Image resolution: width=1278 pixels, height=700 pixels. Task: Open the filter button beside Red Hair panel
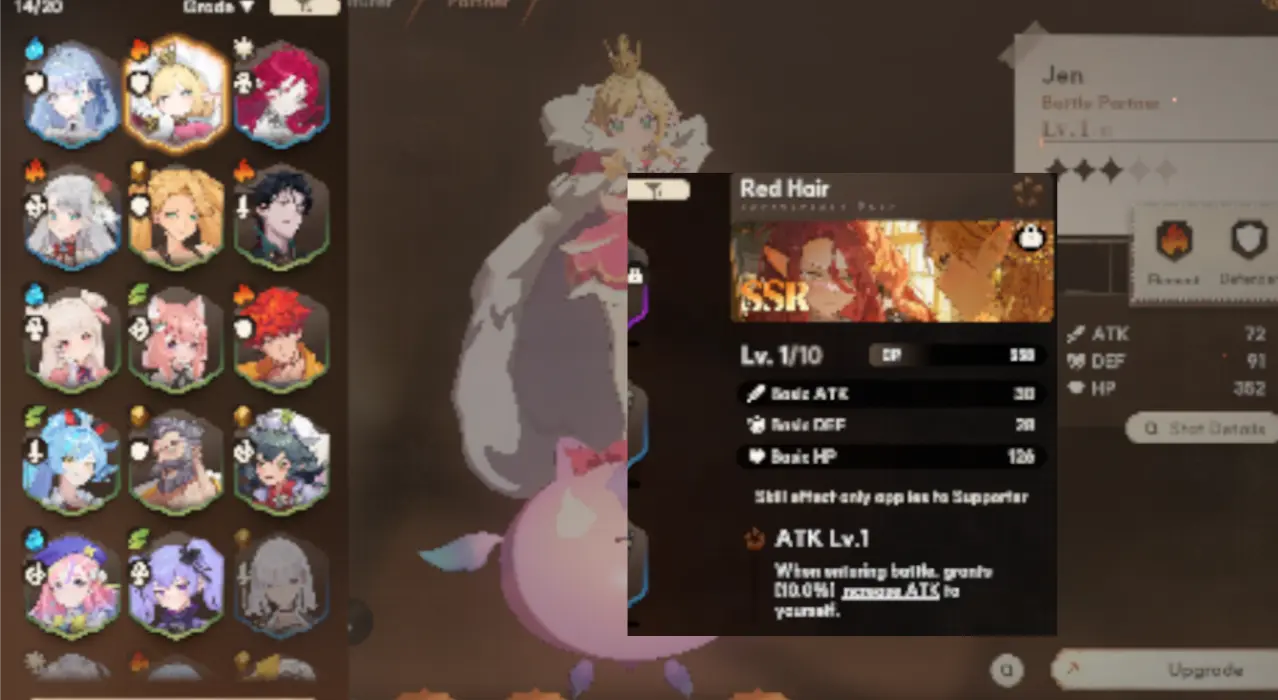click(659, 189)
